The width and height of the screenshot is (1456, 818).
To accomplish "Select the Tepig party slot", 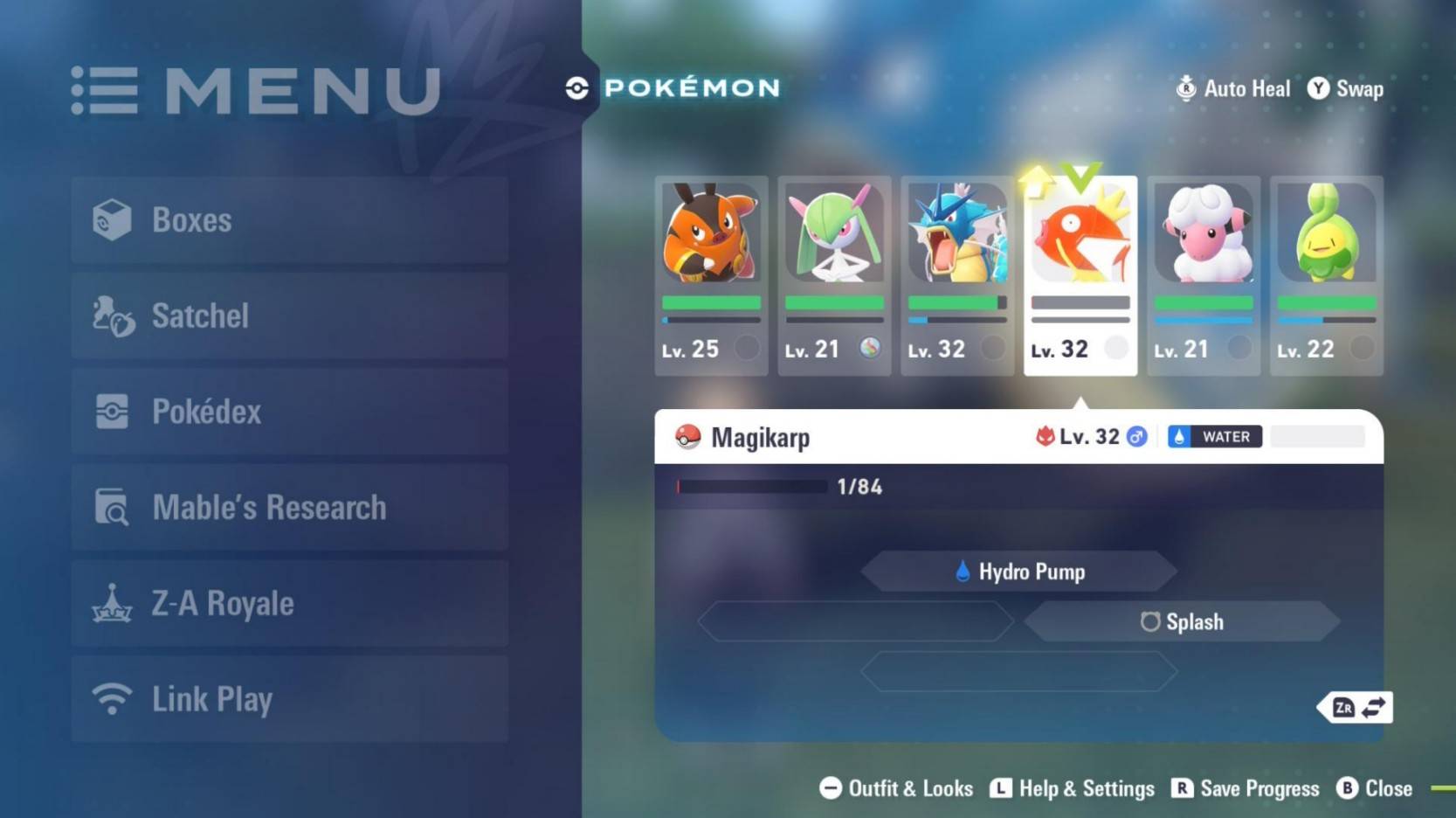I will 711,274.
